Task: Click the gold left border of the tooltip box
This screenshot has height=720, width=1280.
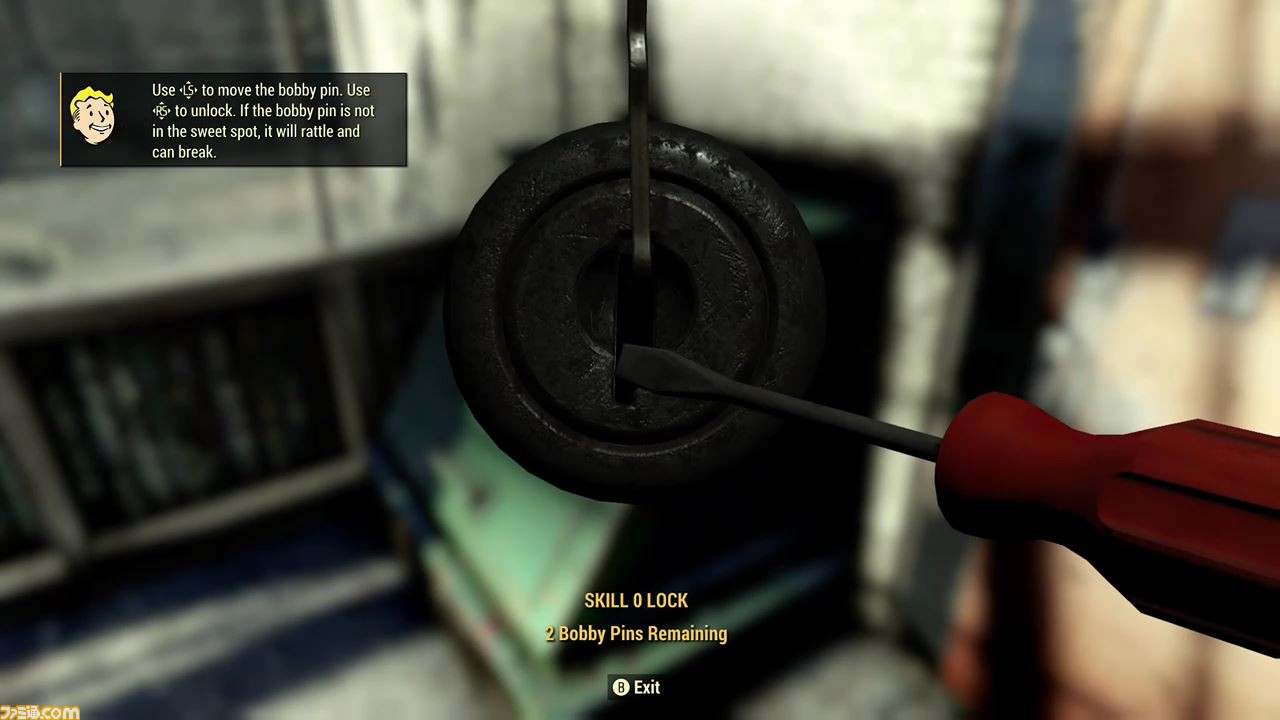Action: 62,120
